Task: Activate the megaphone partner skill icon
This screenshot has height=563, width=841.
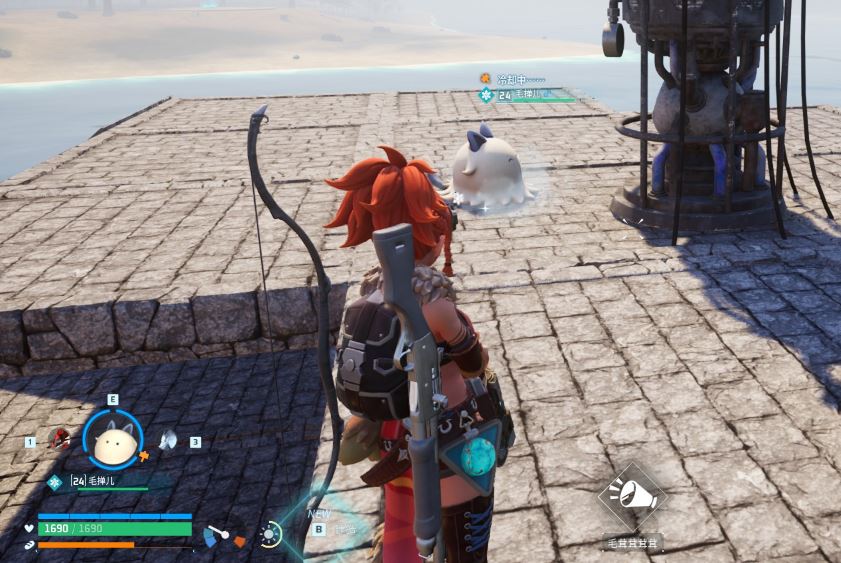Action: pyautogui.click(x=632, y=495)
